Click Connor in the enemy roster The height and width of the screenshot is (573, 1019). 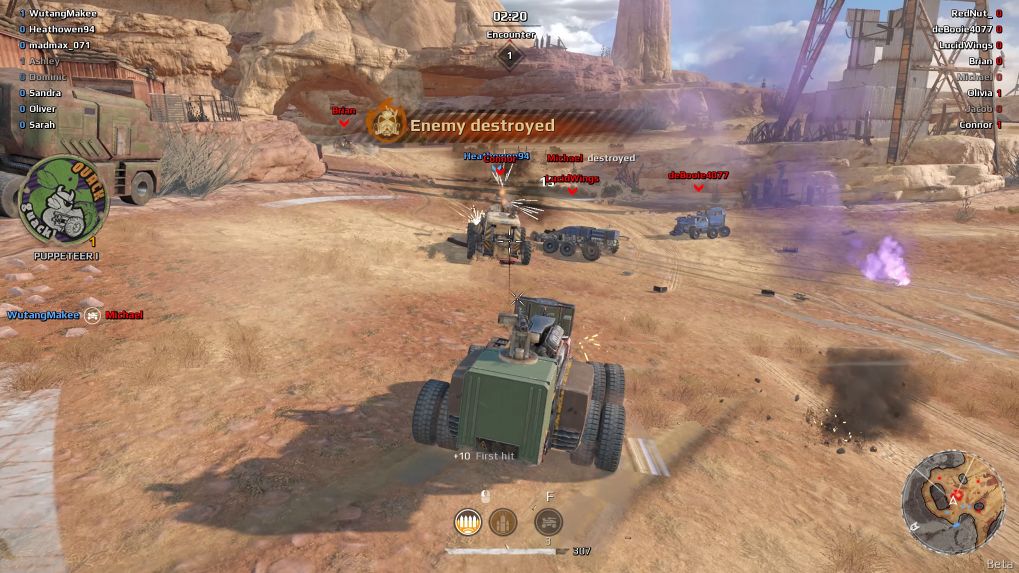point(975,125)
